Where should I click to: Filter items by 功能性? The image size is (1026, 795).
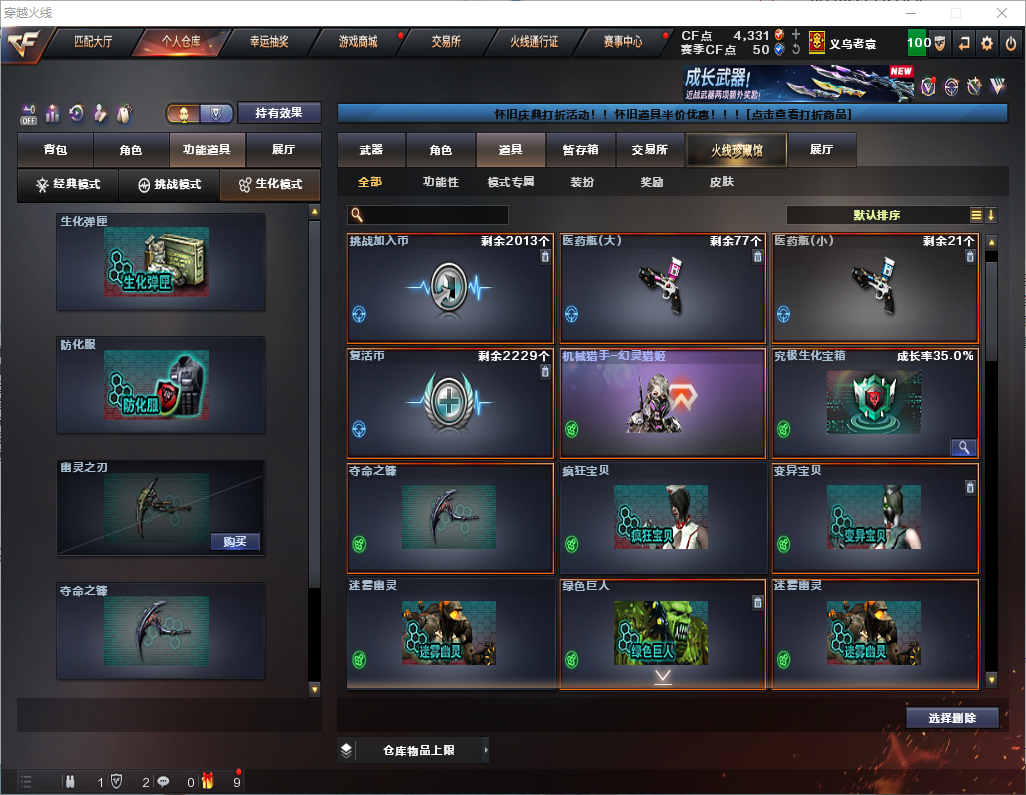click(x=440, y=182)
